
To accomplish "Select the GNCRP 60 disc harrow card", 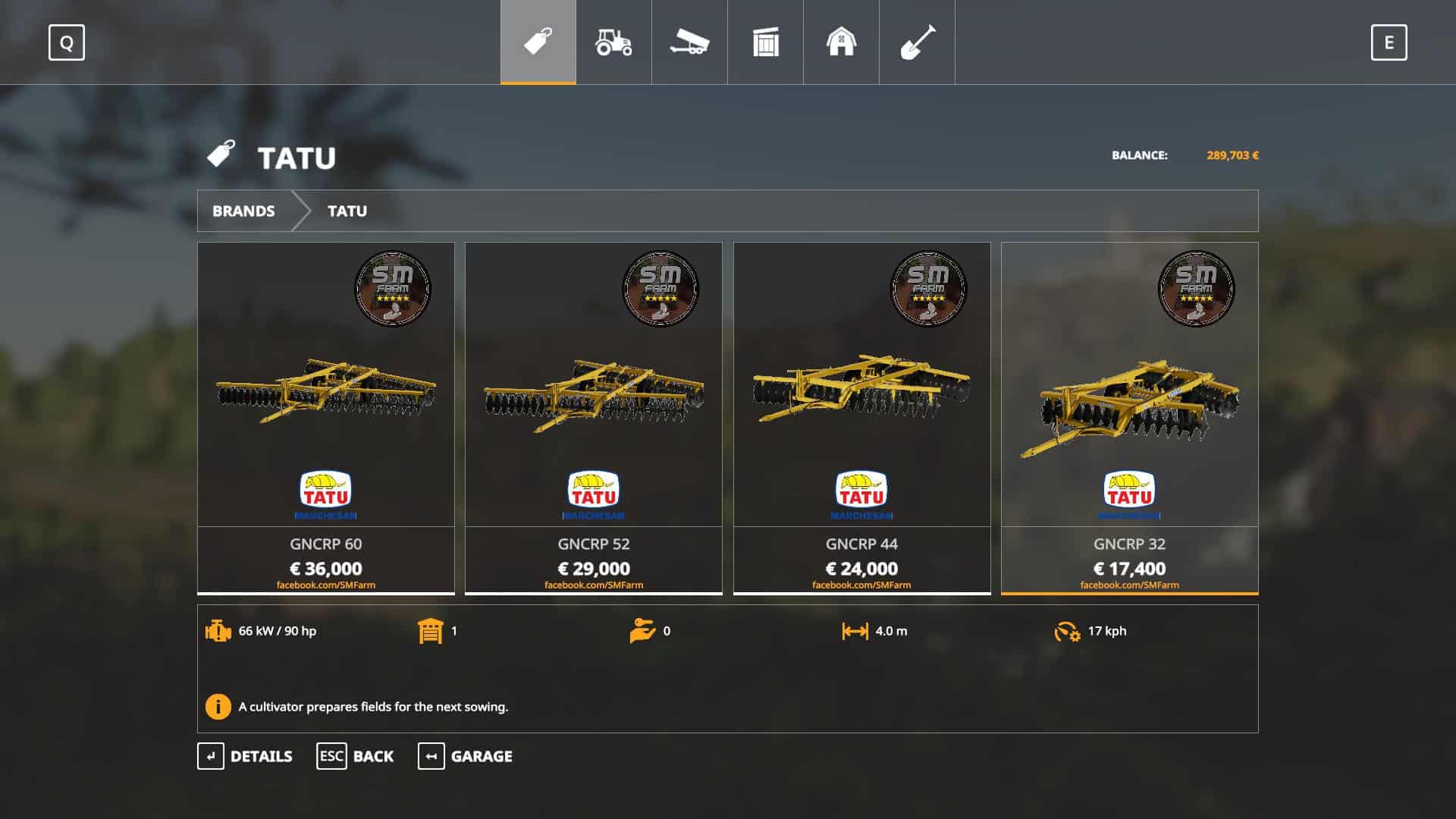I will click(x=326, y=417).
